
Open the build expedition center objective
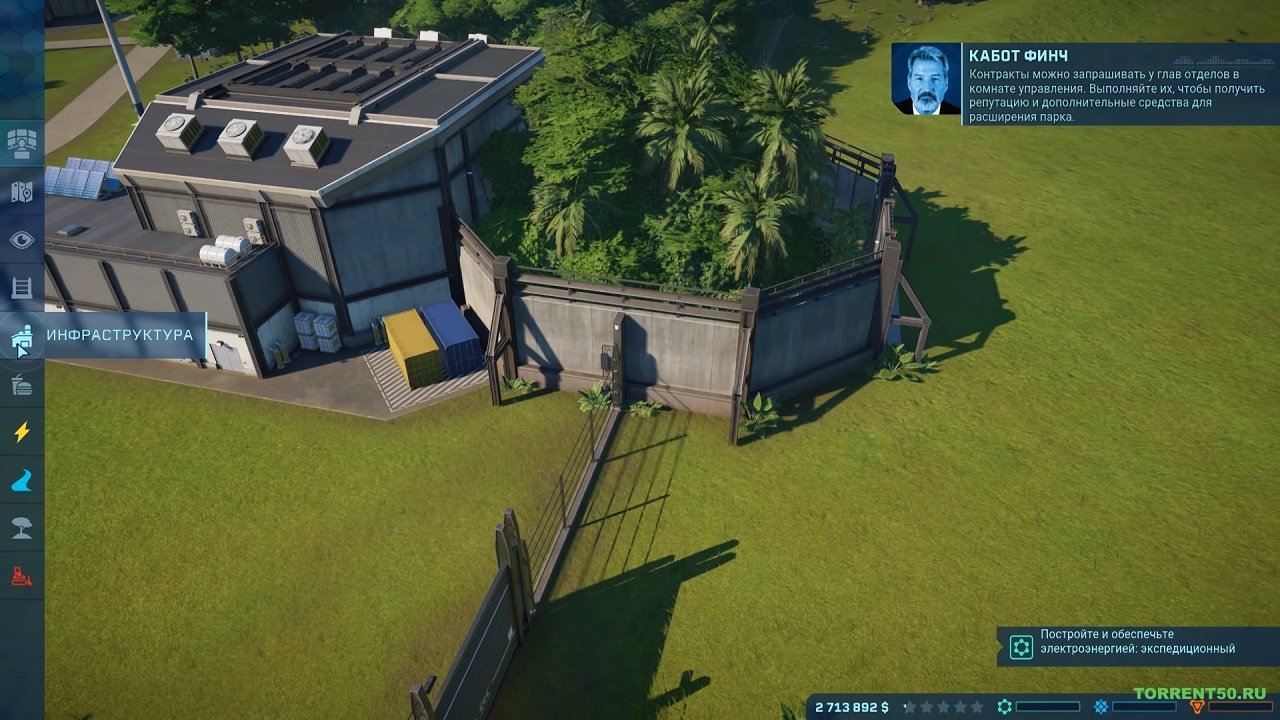tap(1137, 646)
